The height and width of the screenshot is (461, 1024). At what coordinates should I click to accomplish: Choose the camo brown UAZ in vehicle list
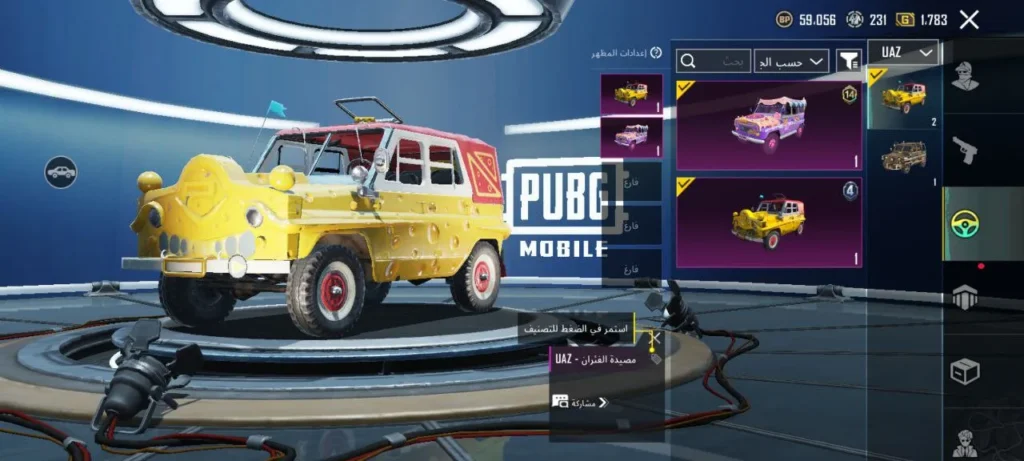pyautogui.click(x=904, y=158)
